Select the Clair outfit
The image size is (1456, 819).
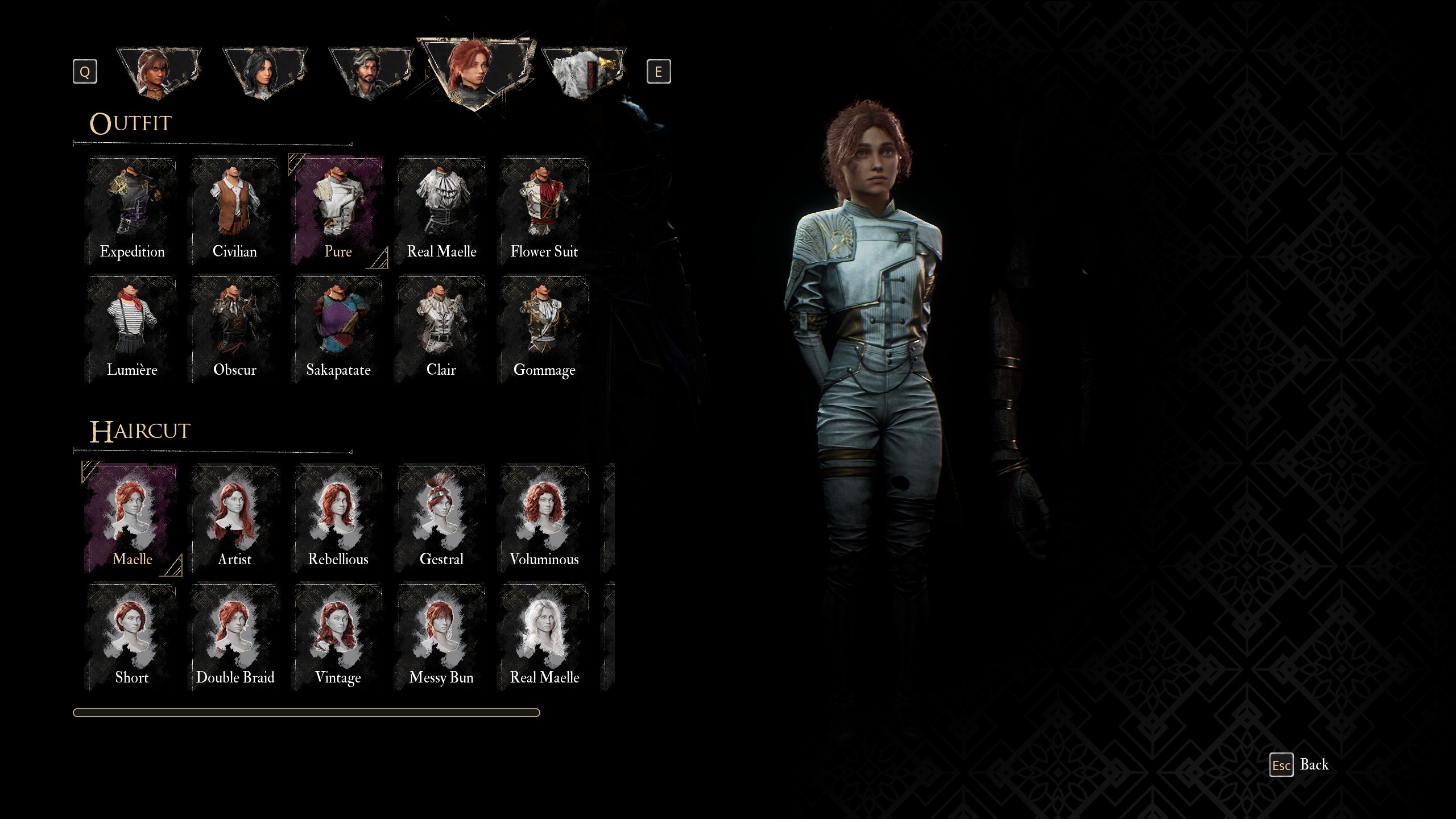[441, 329]
